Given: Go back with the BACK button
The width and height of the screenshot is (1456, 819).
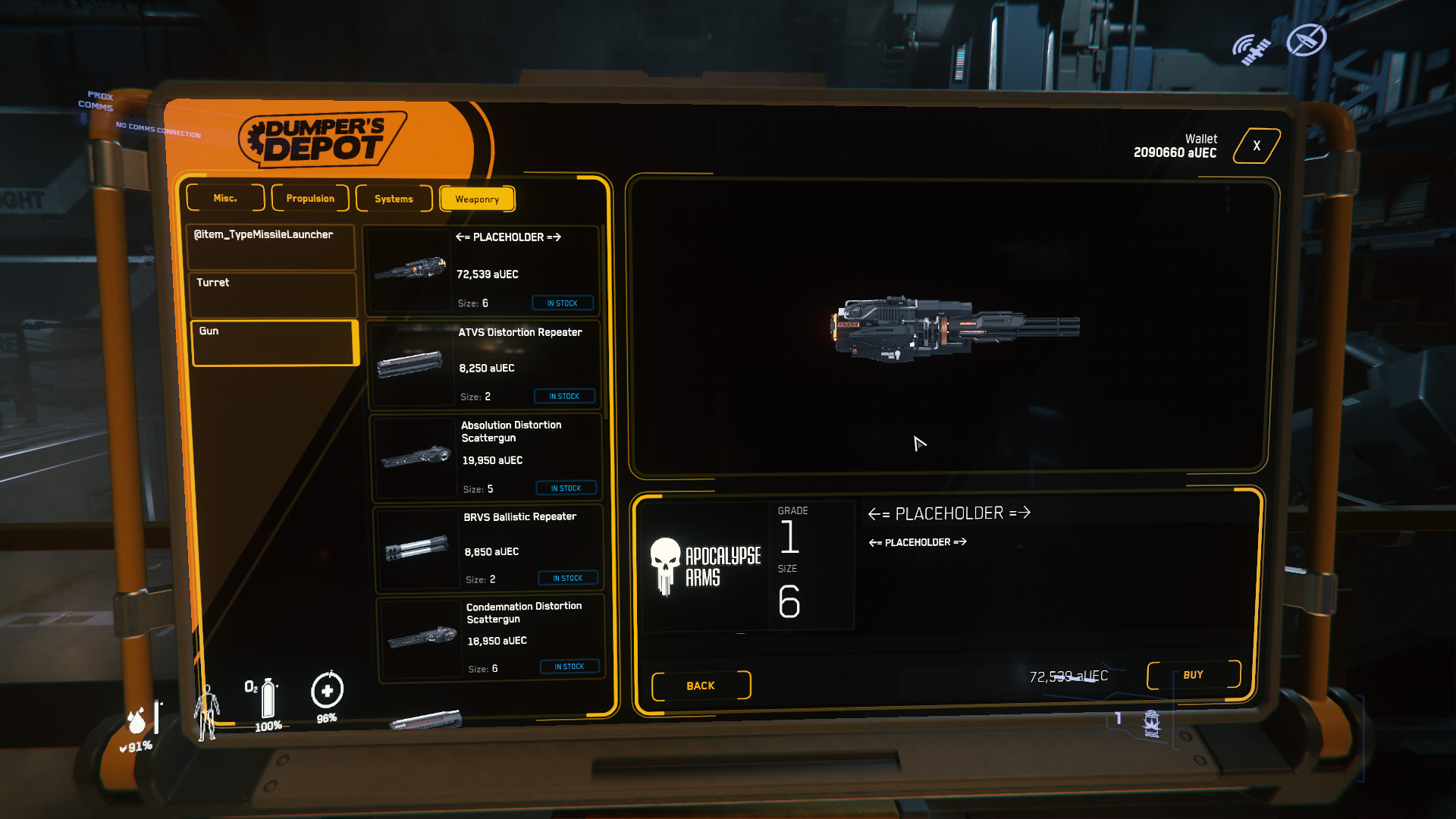Looking at the screenshot, I should click(701, 686).
